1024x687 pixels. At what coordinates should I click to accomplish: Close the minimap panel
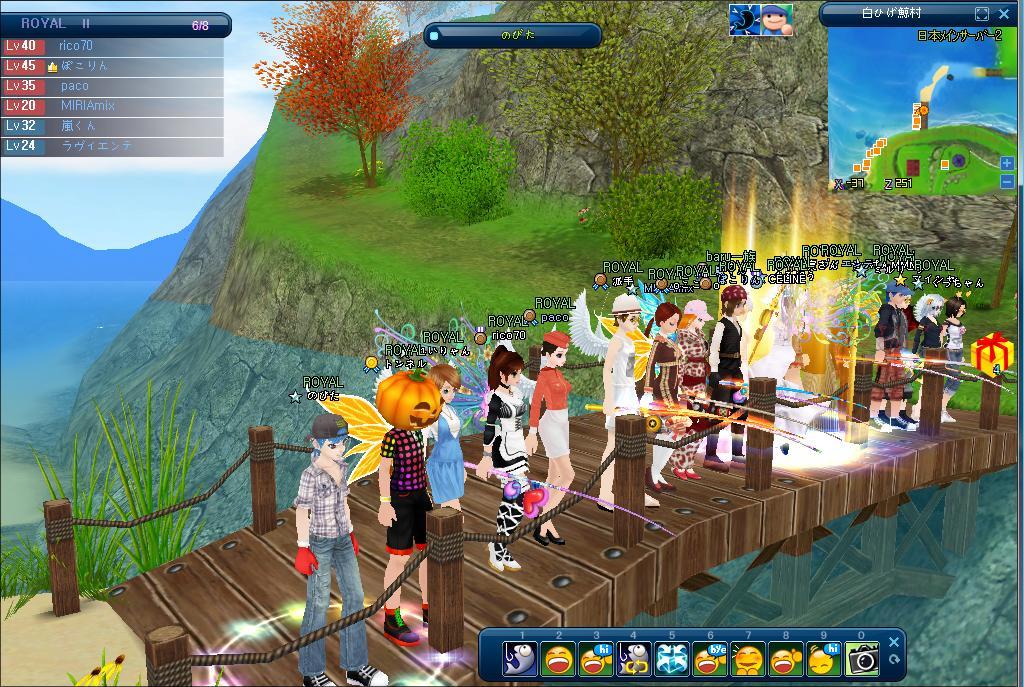click(x=1006, y=14)
